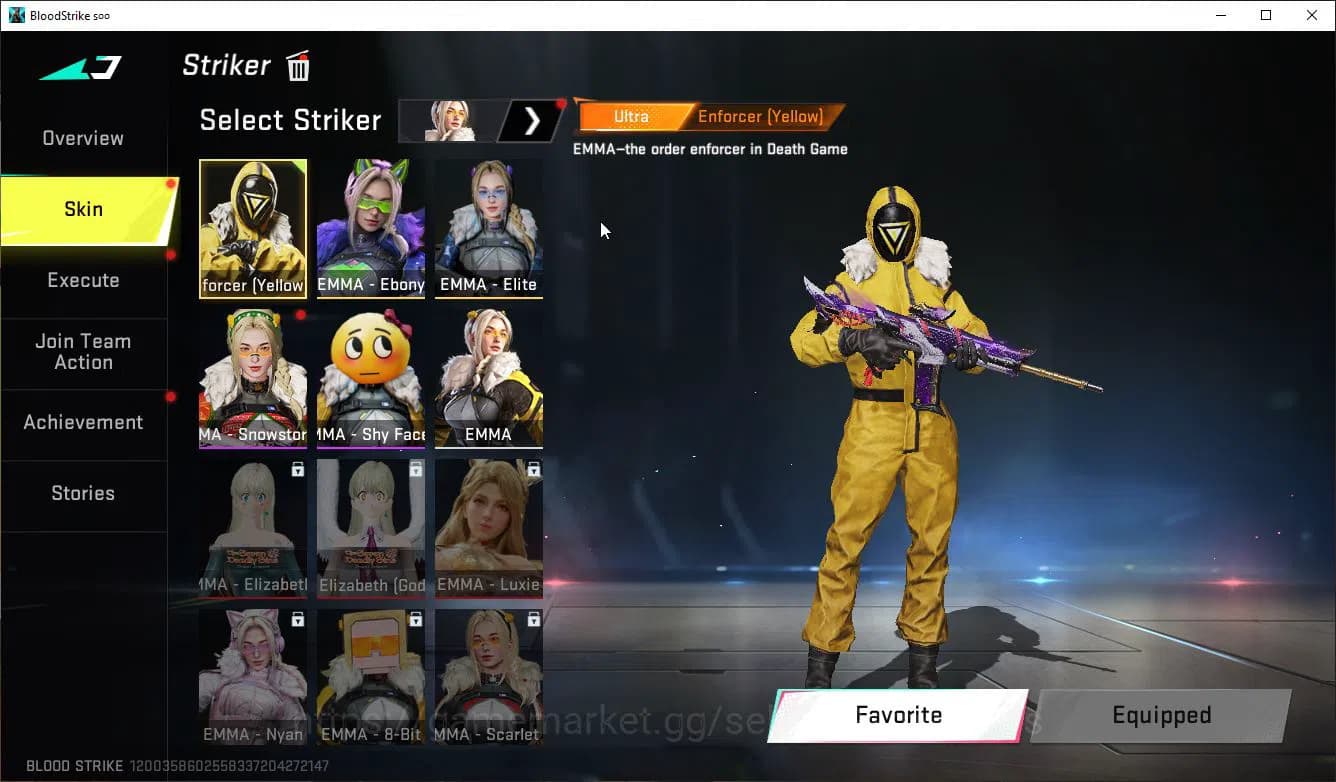Select the EMMA - Ebony skin
This screenshot has height=782, width=1336.
coord(371,229)
